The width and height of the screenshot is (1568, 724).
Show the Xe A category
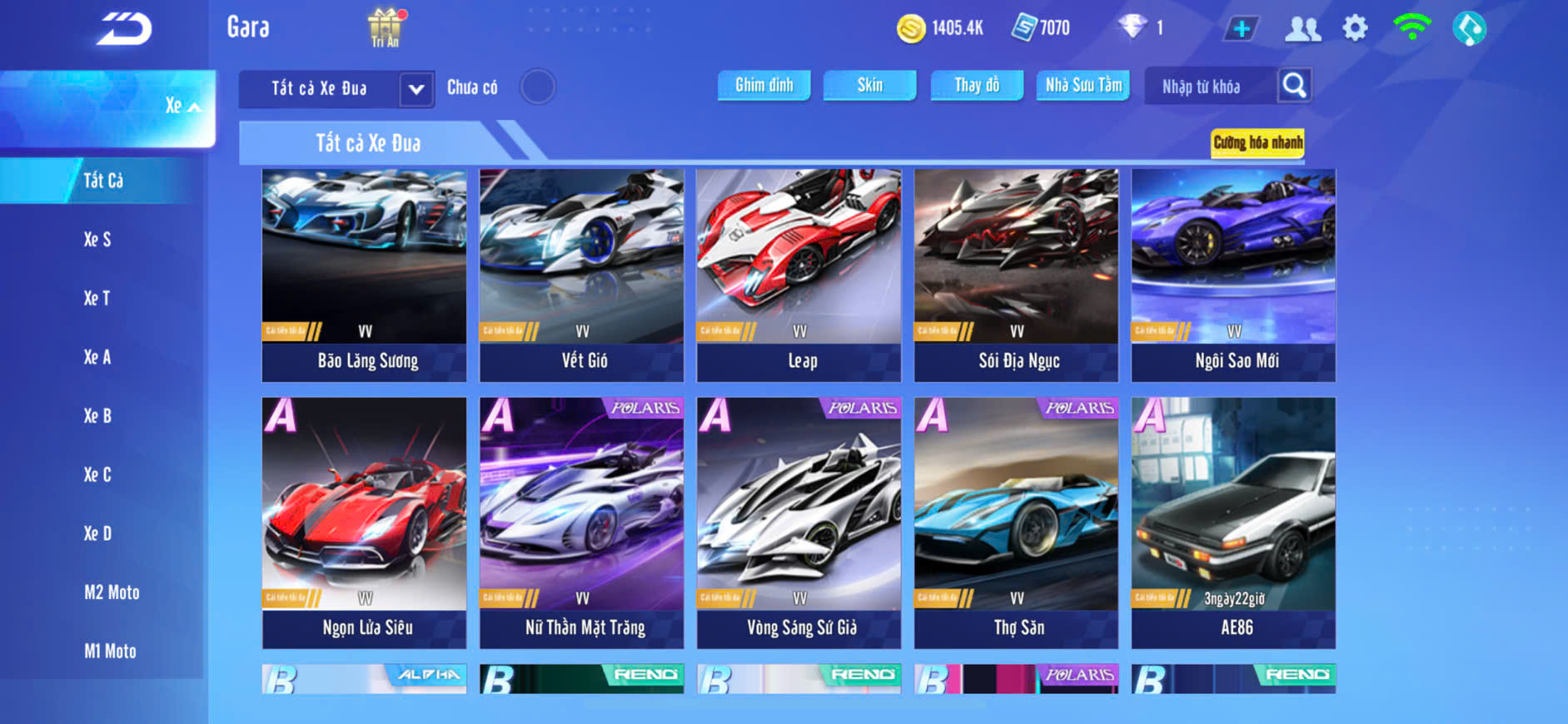point(97,357)
